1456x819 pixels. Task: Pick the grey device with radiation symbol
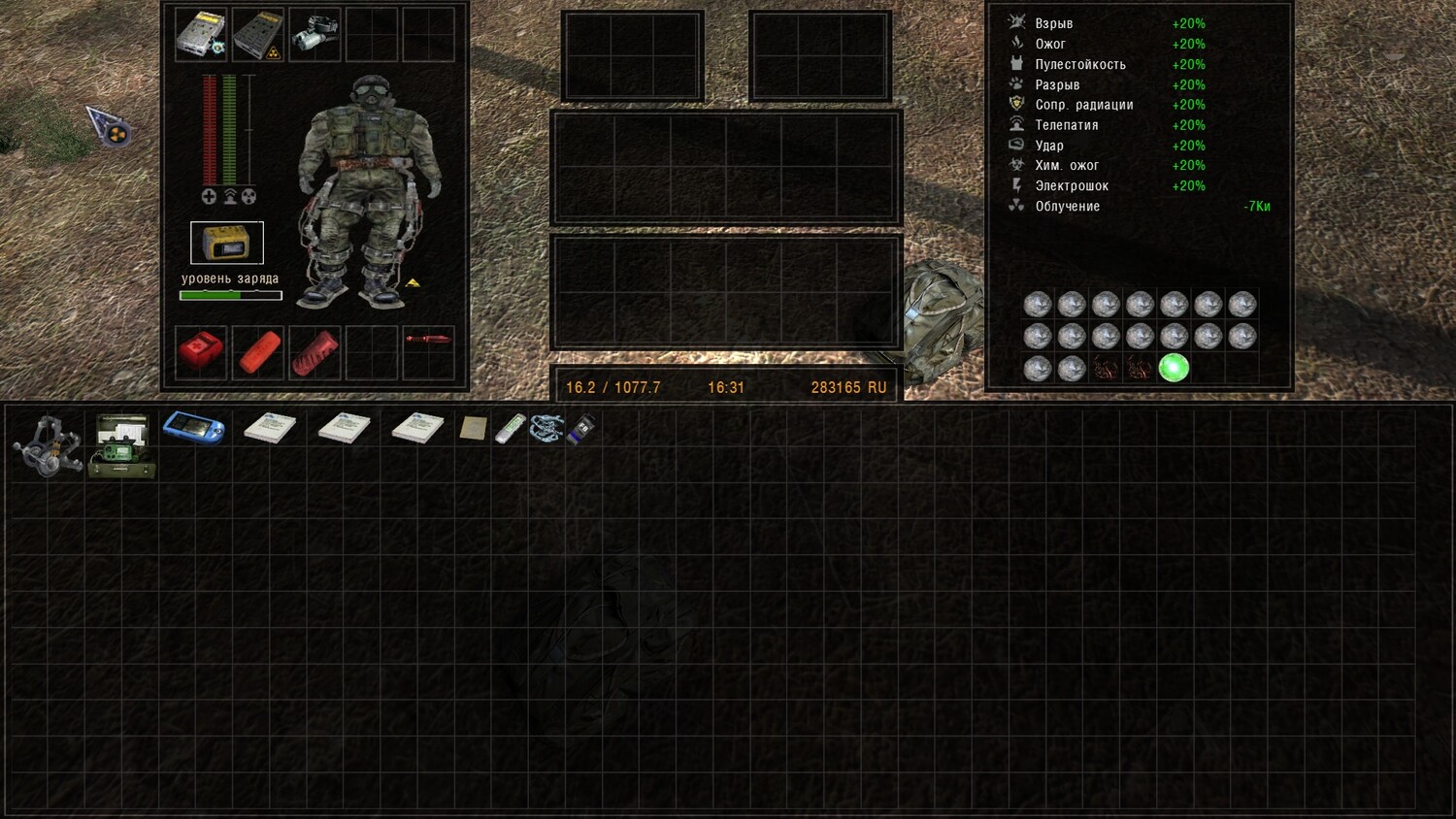pos(257,36)
